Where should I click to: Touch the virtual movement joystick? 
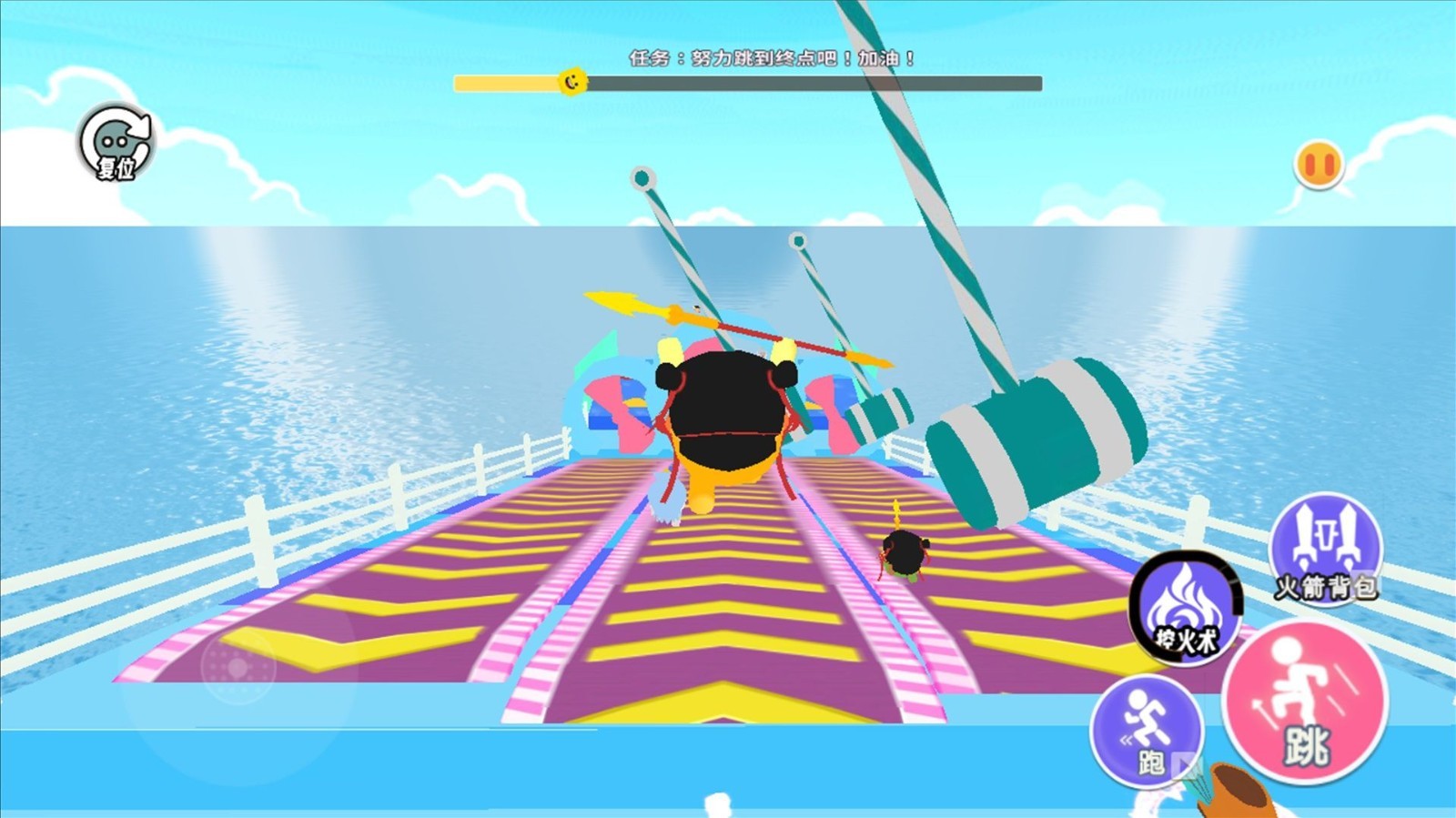238,669
